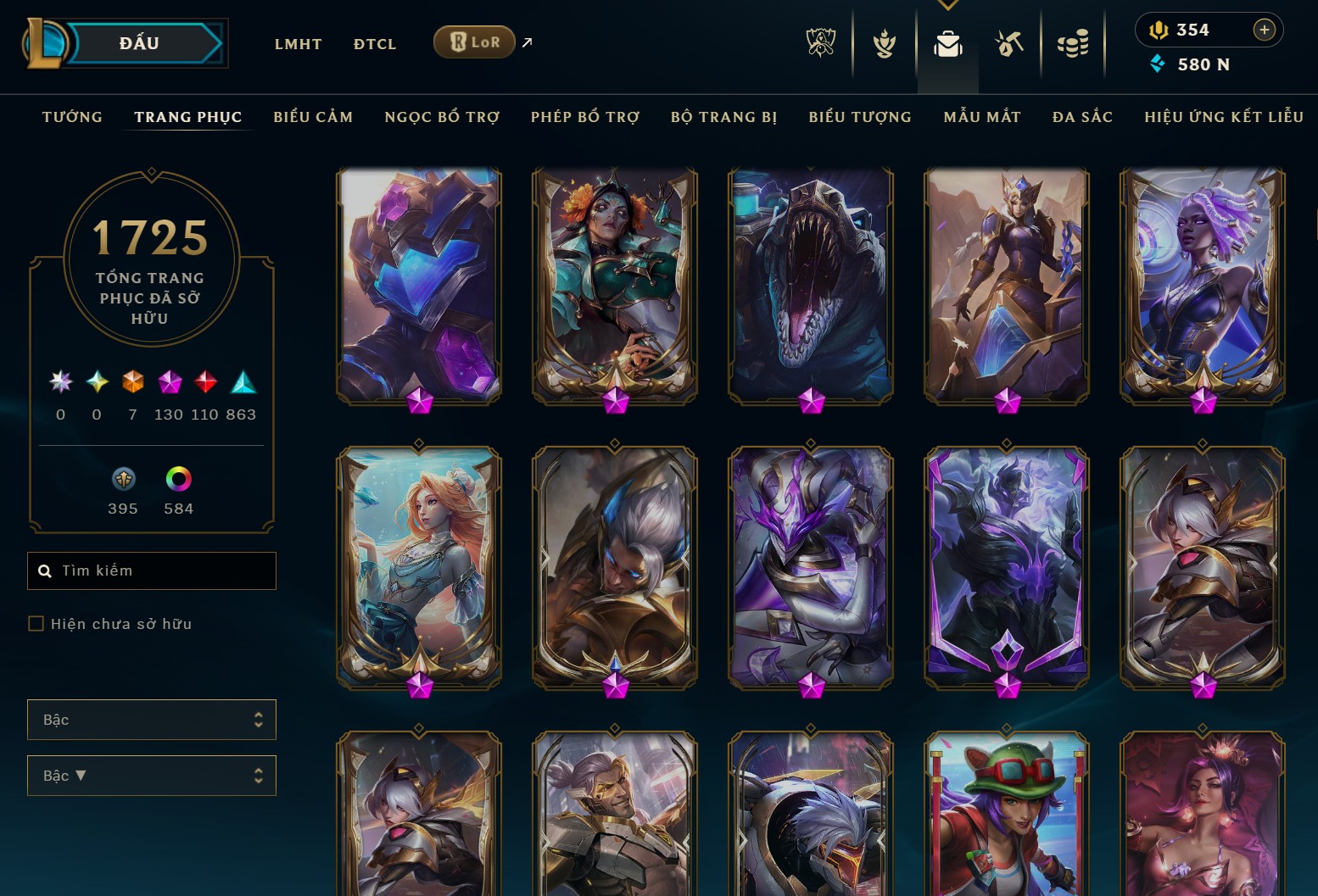Click the 'Tìm kiếm' search field
The width and height of the screenshot is (1318, 896).
coord(152,570)
